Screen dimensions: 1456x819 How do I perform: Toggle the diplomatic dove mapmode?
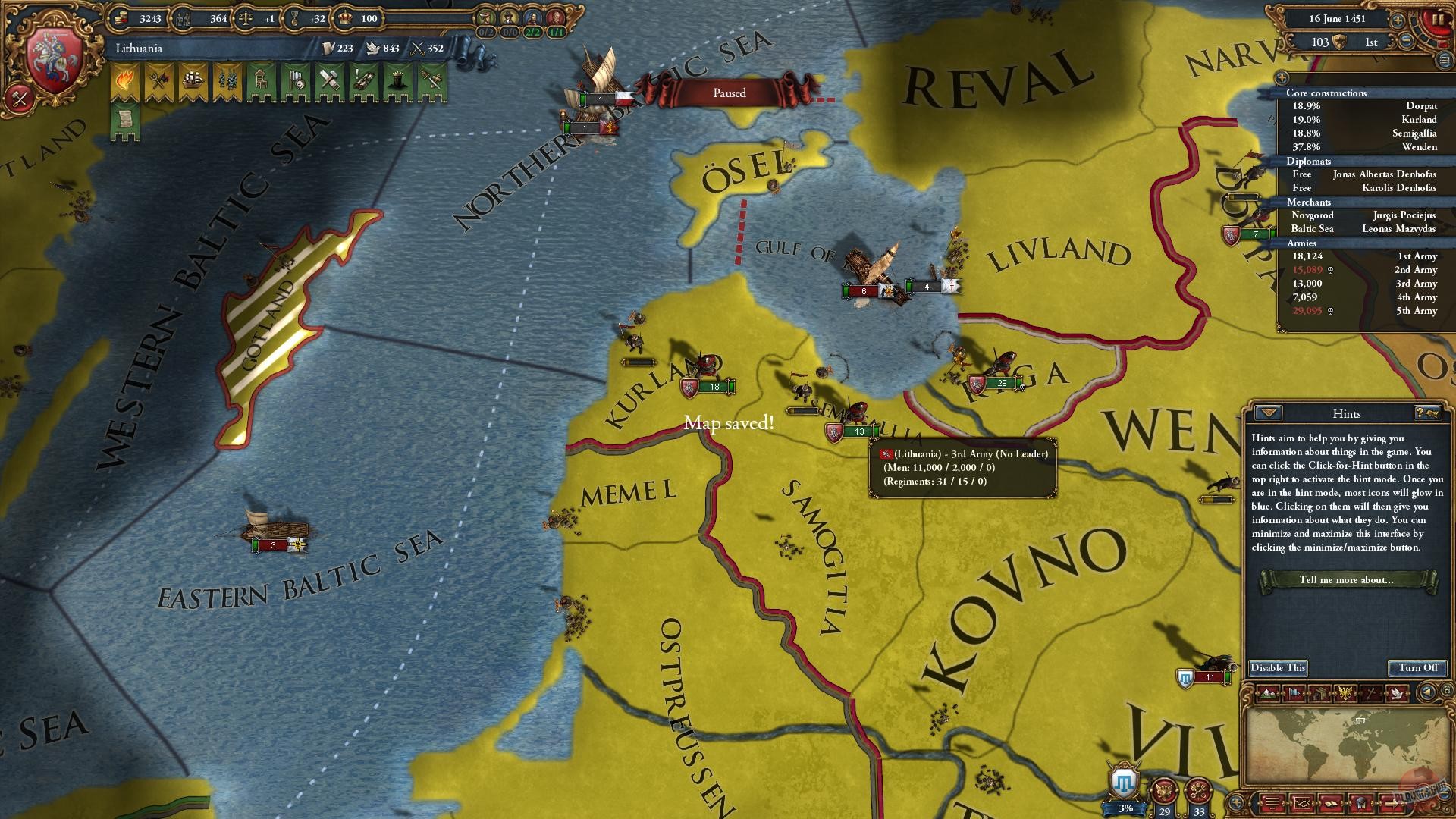click(1395, 694)
